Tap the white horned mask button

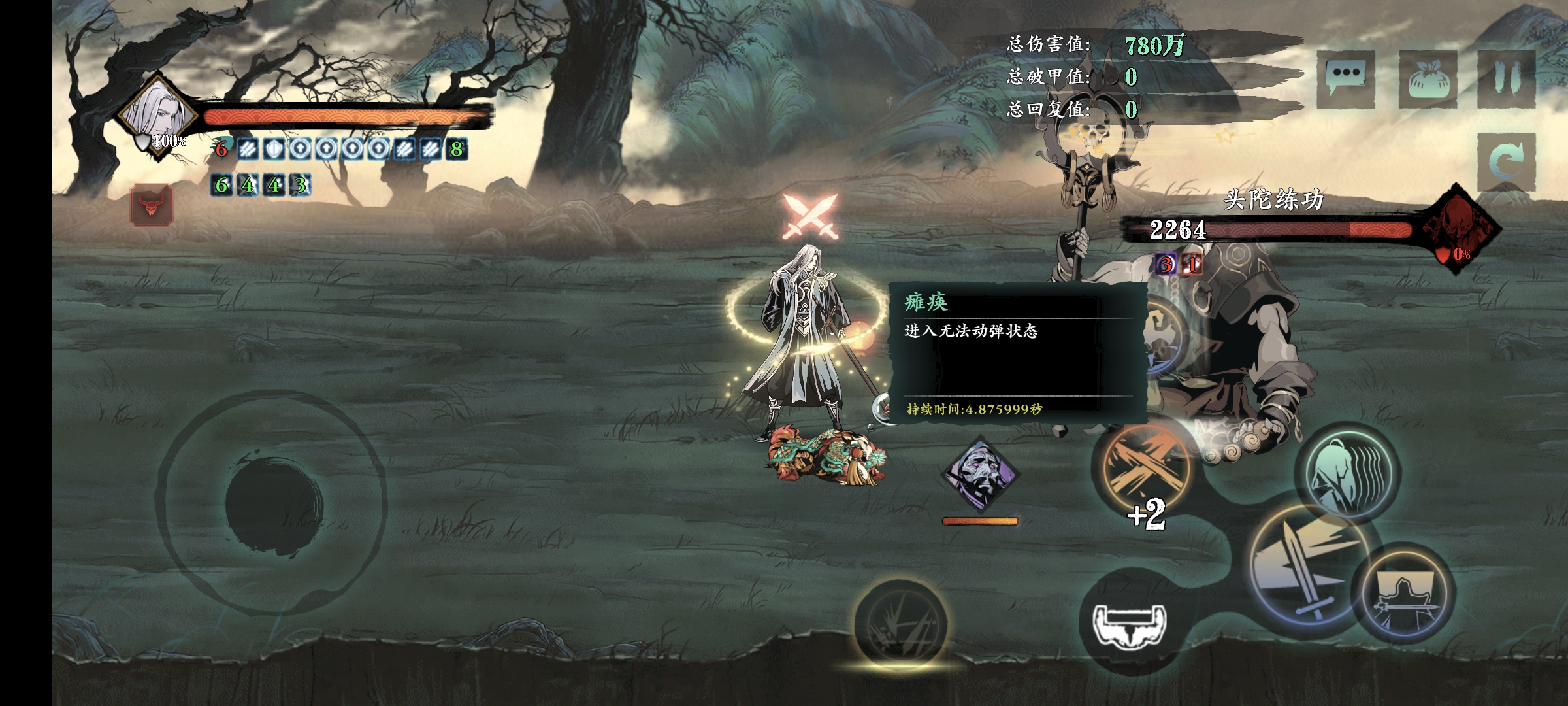pyautogui.click(x=1130, y=622)
